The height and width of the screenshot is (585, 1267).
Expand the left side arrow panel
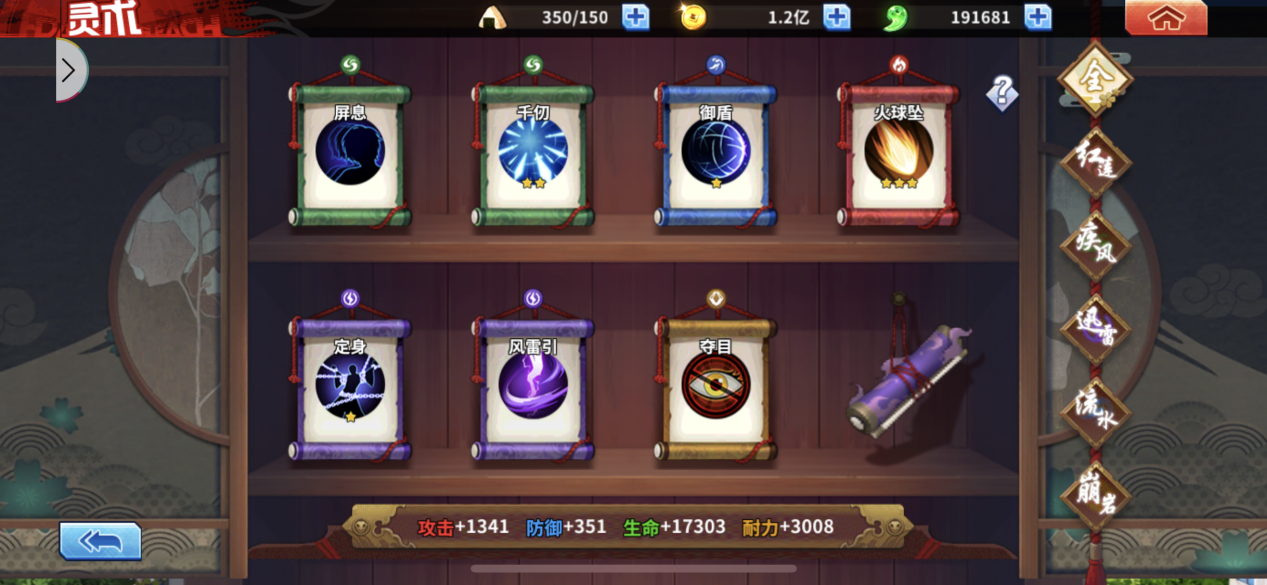point(70,70)
